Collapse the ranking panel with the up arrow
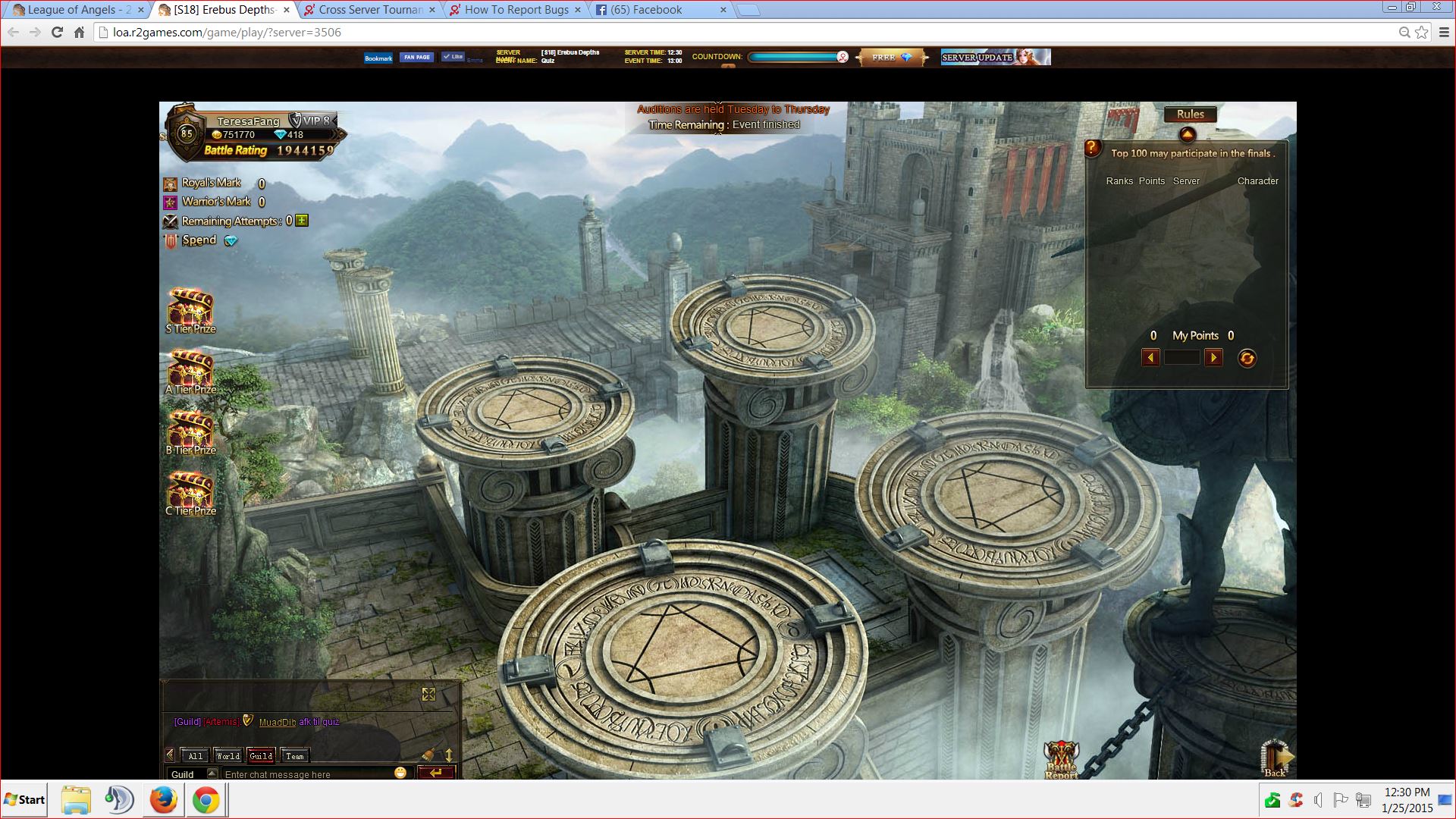Image resolution: width=1456 pixels, height=819 pixels. (x=1188, y=135)
